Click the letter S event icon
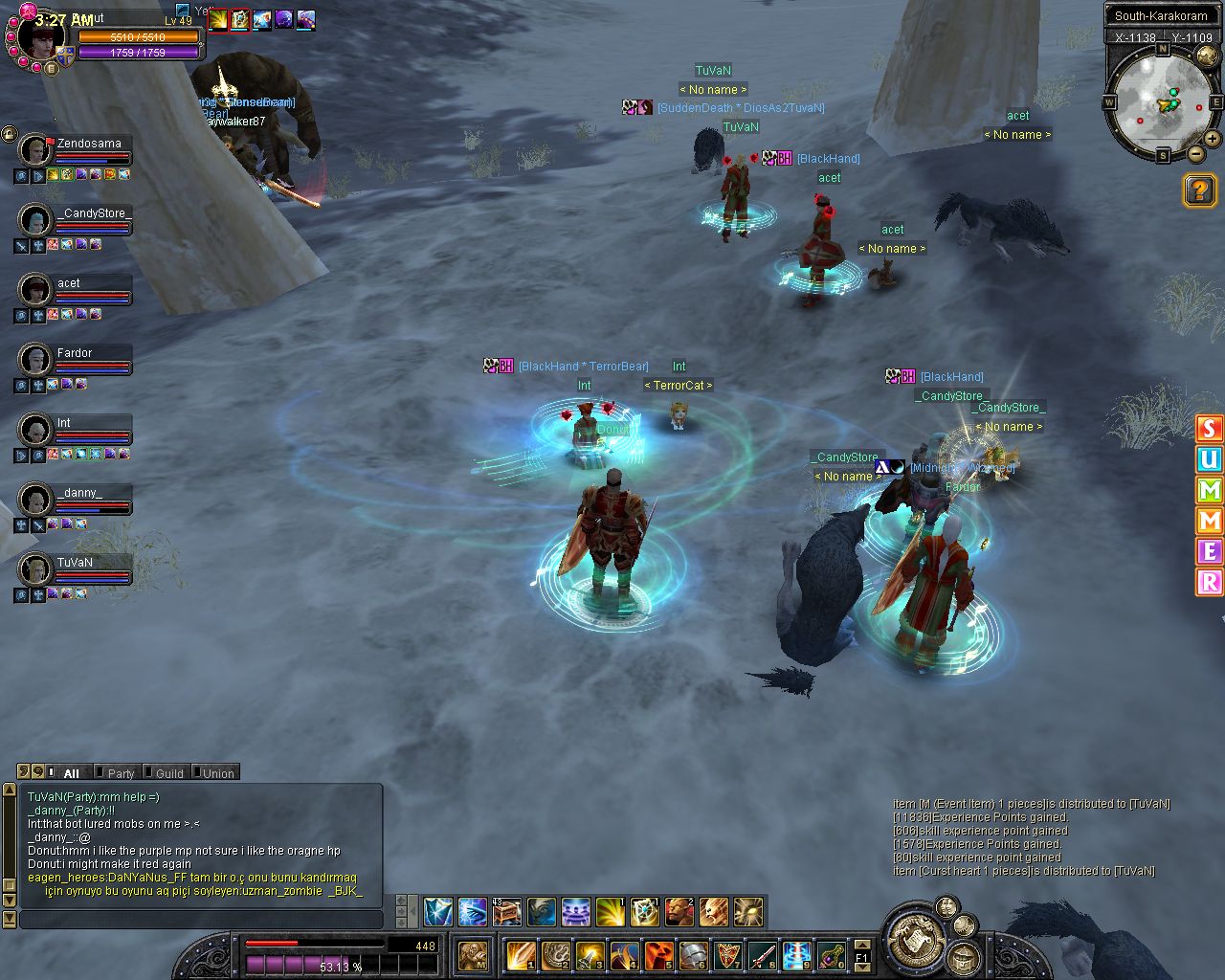The height and width of the screenshot is (980, 1225). click(x=1210, y=429)
